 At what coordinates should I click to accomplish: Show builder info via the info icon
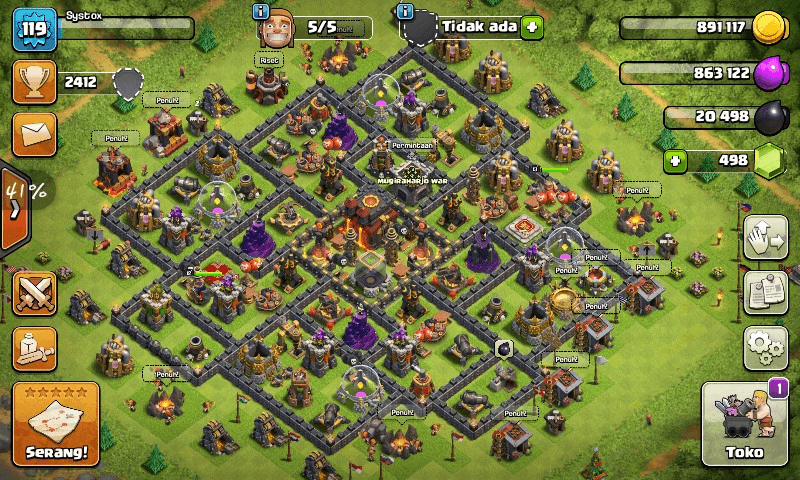click(x=262, y=11)
